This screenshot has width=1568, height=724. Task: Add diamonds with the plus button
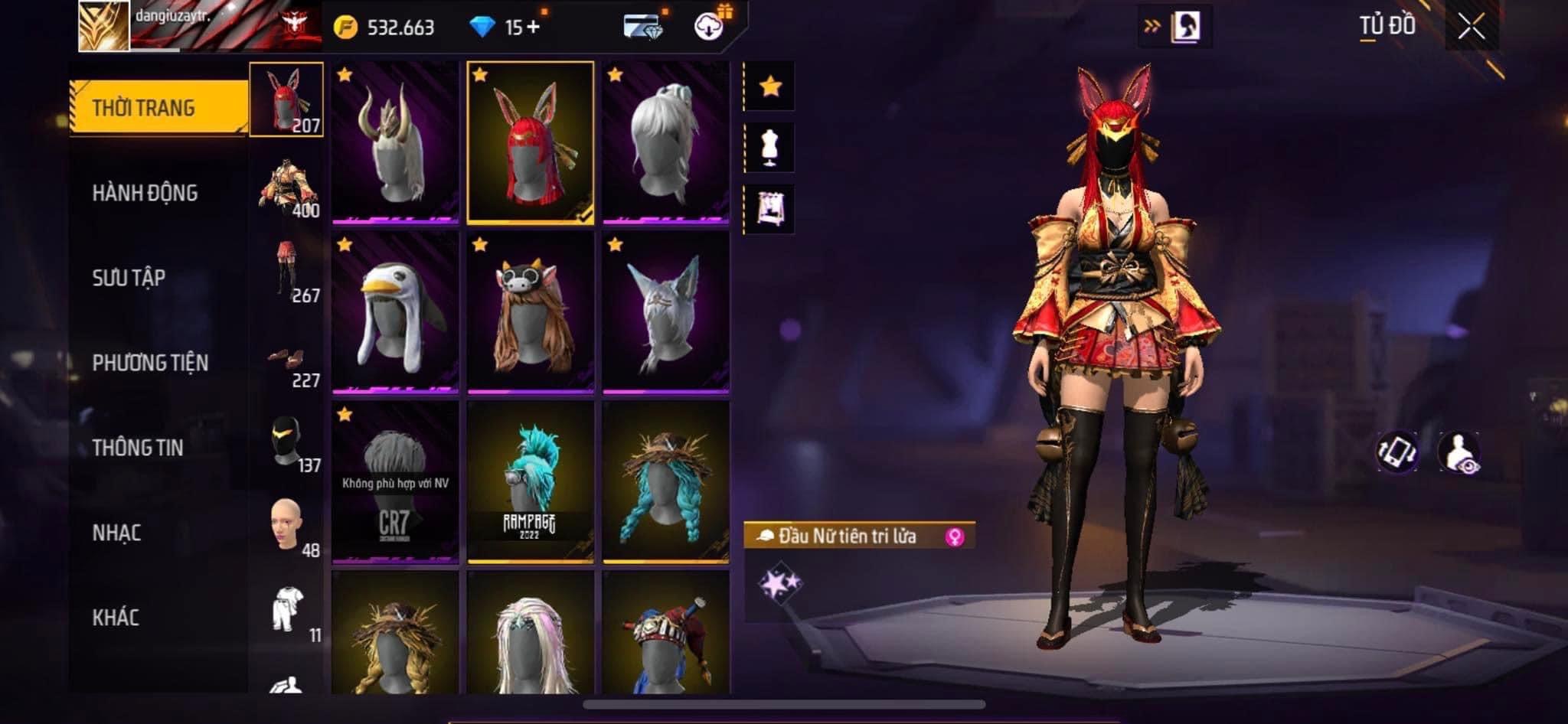tap(533, 28)
